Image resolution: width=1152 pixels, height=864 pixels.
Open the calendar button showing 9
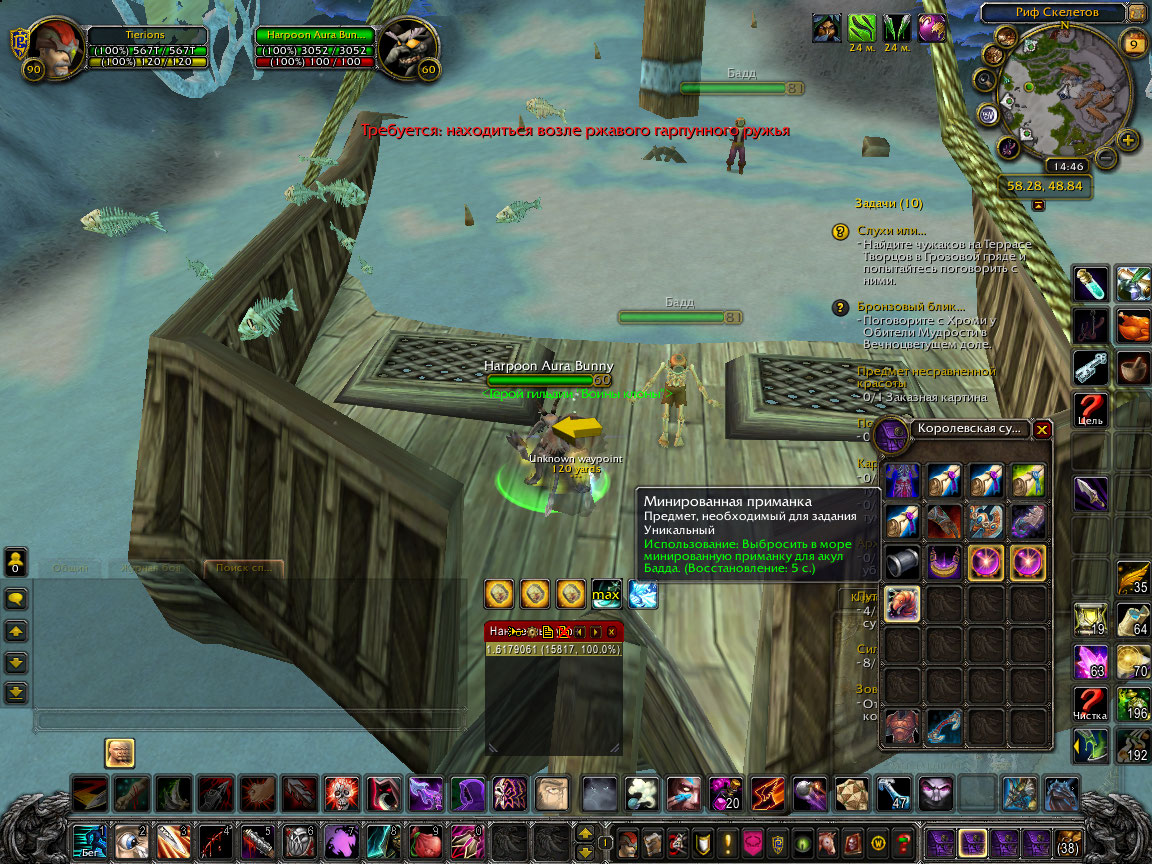coord(1134,44)
